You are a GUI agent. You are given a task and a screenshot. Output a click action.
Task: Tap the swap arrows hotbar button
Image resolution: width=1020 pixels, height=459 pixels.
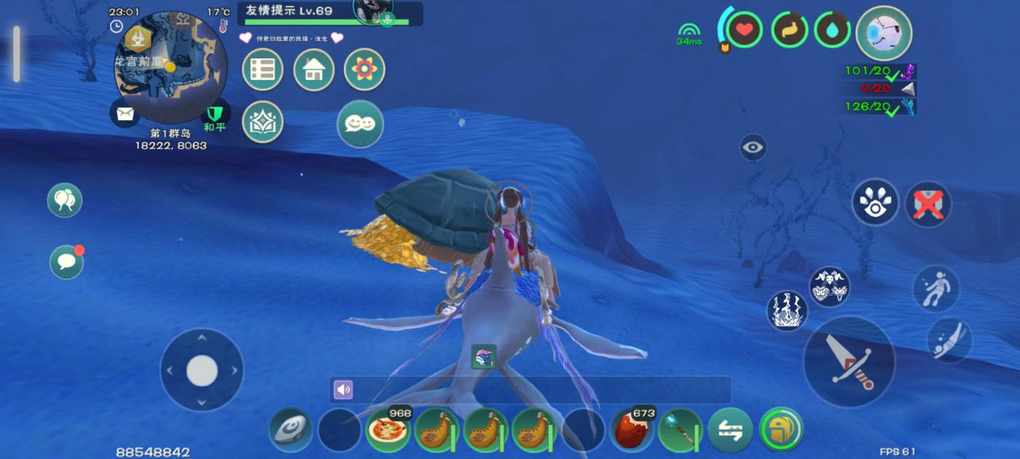730,430
